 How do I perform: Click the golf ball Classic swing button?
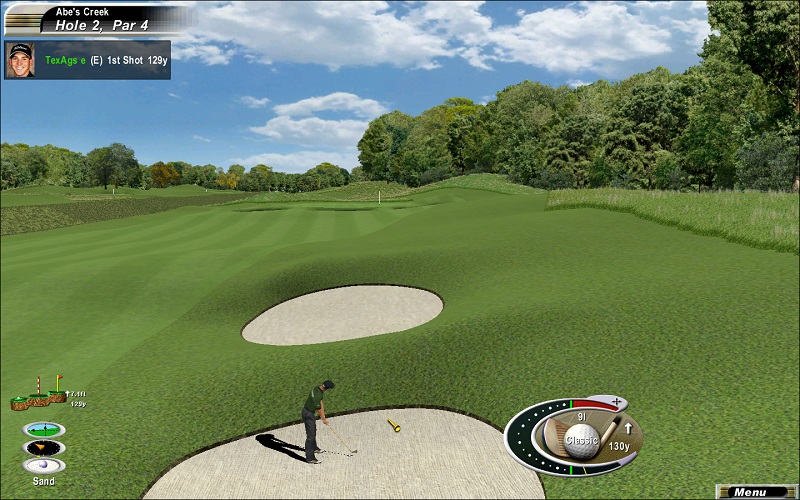[581, 438]
